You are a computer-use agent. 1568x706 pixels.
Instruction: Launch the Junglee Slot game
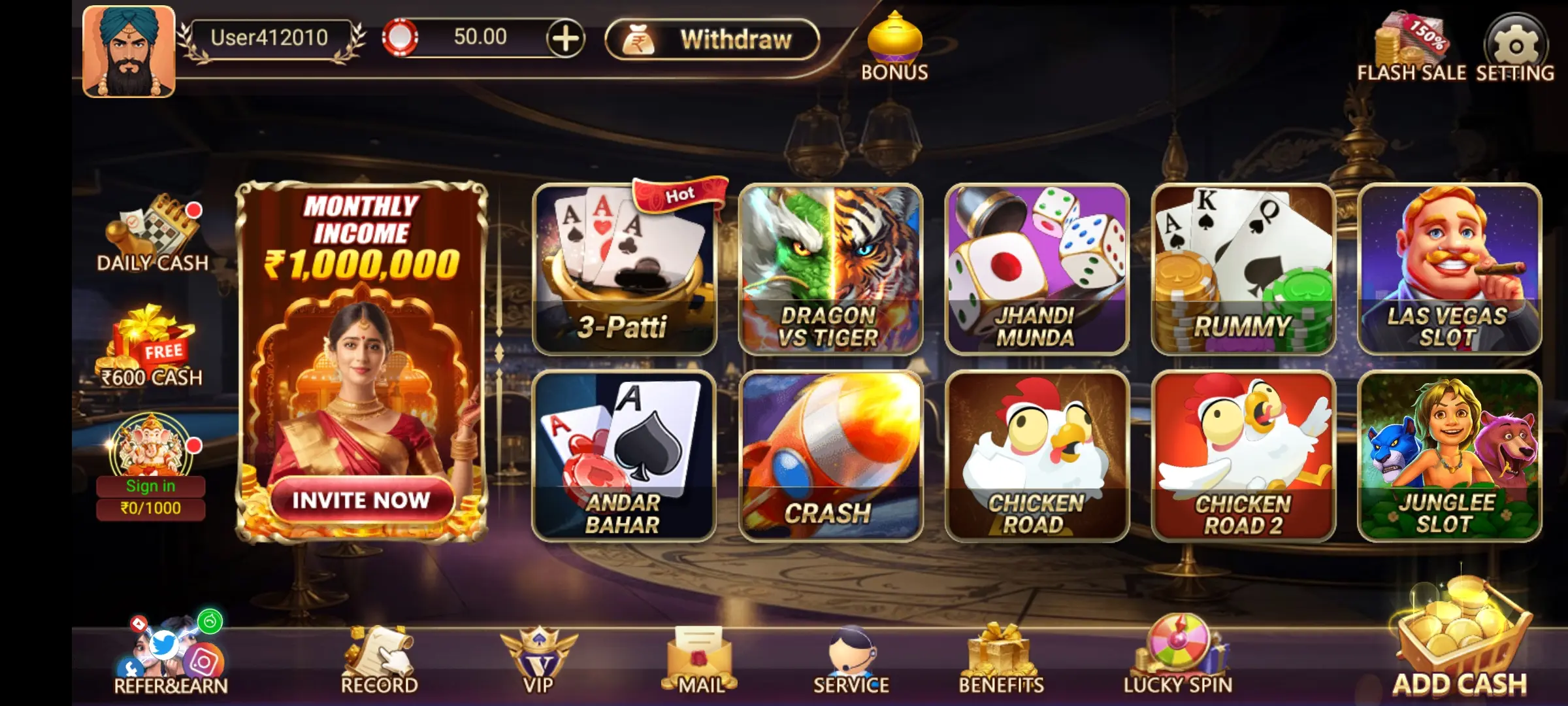coord(1449,456)
